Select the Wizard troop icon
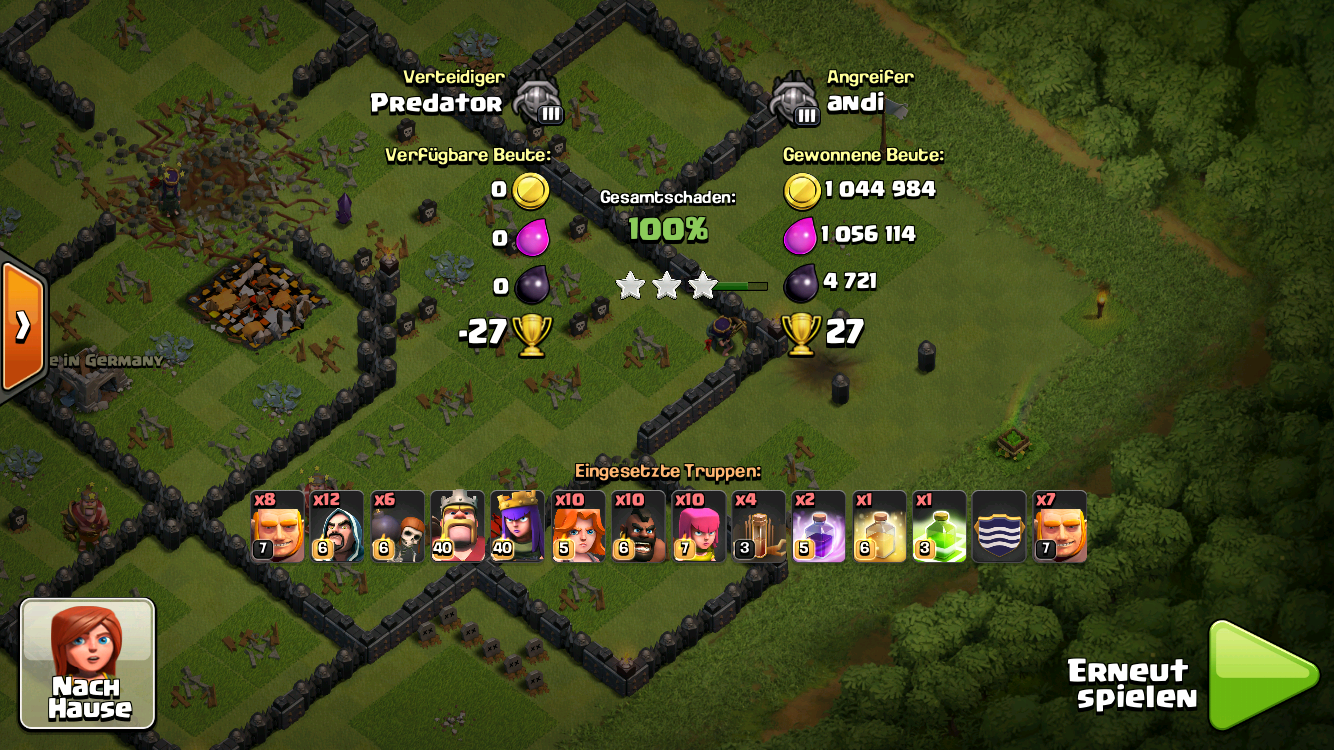The image size is (1334, 750). [337, 526]
